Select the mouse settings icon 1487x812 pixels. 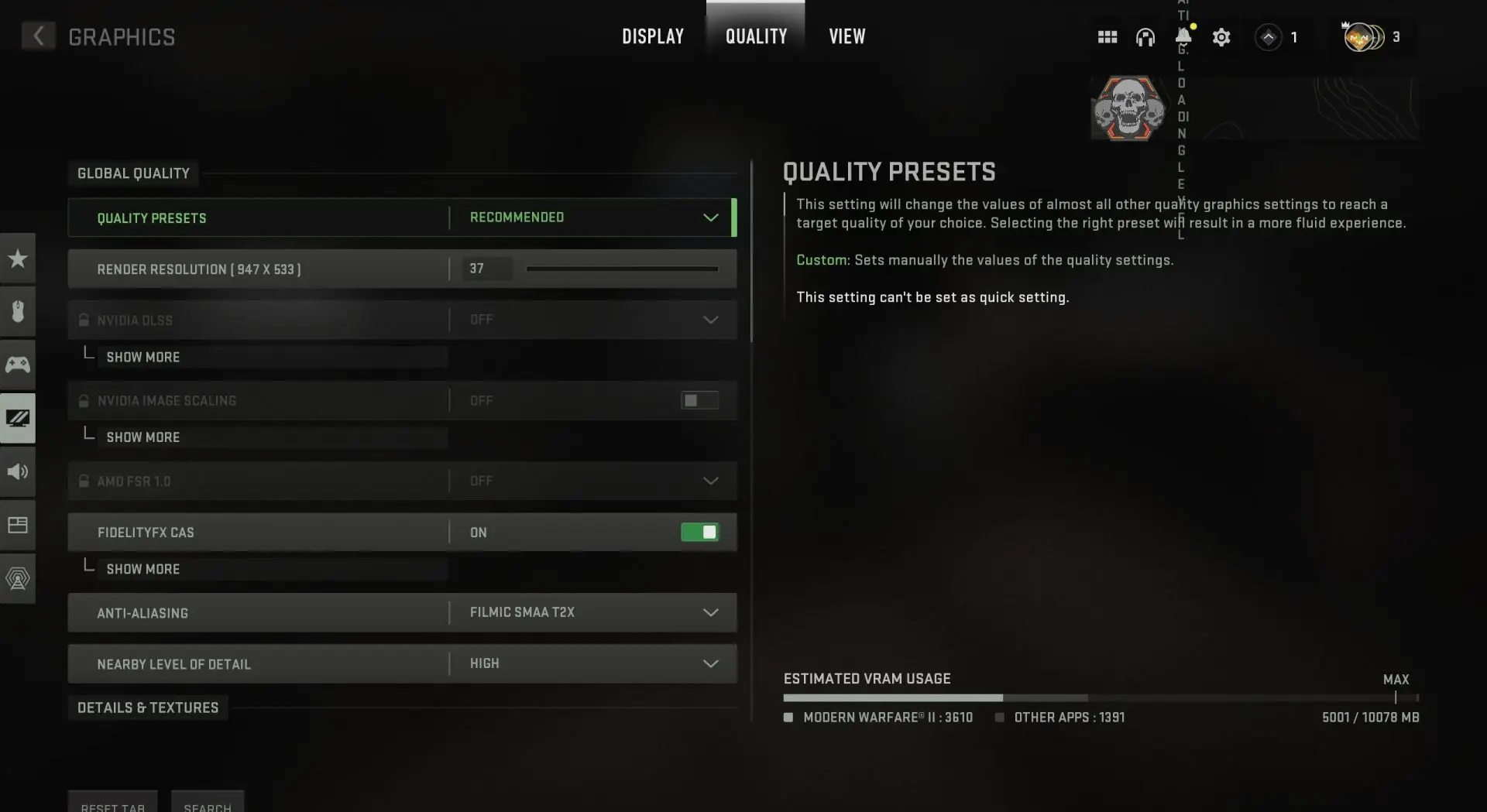coord(17,311)
